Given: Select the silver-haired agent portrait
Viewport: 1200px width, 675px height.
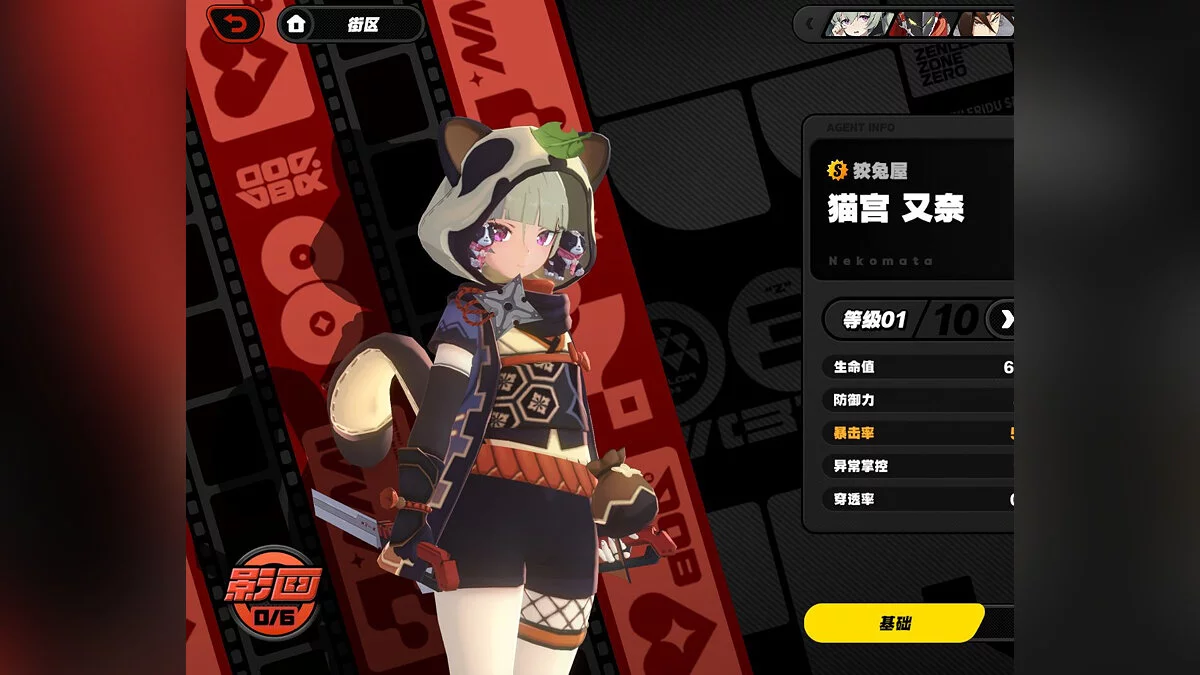Looking at the screenshot, I should click(x=856, y=24).
